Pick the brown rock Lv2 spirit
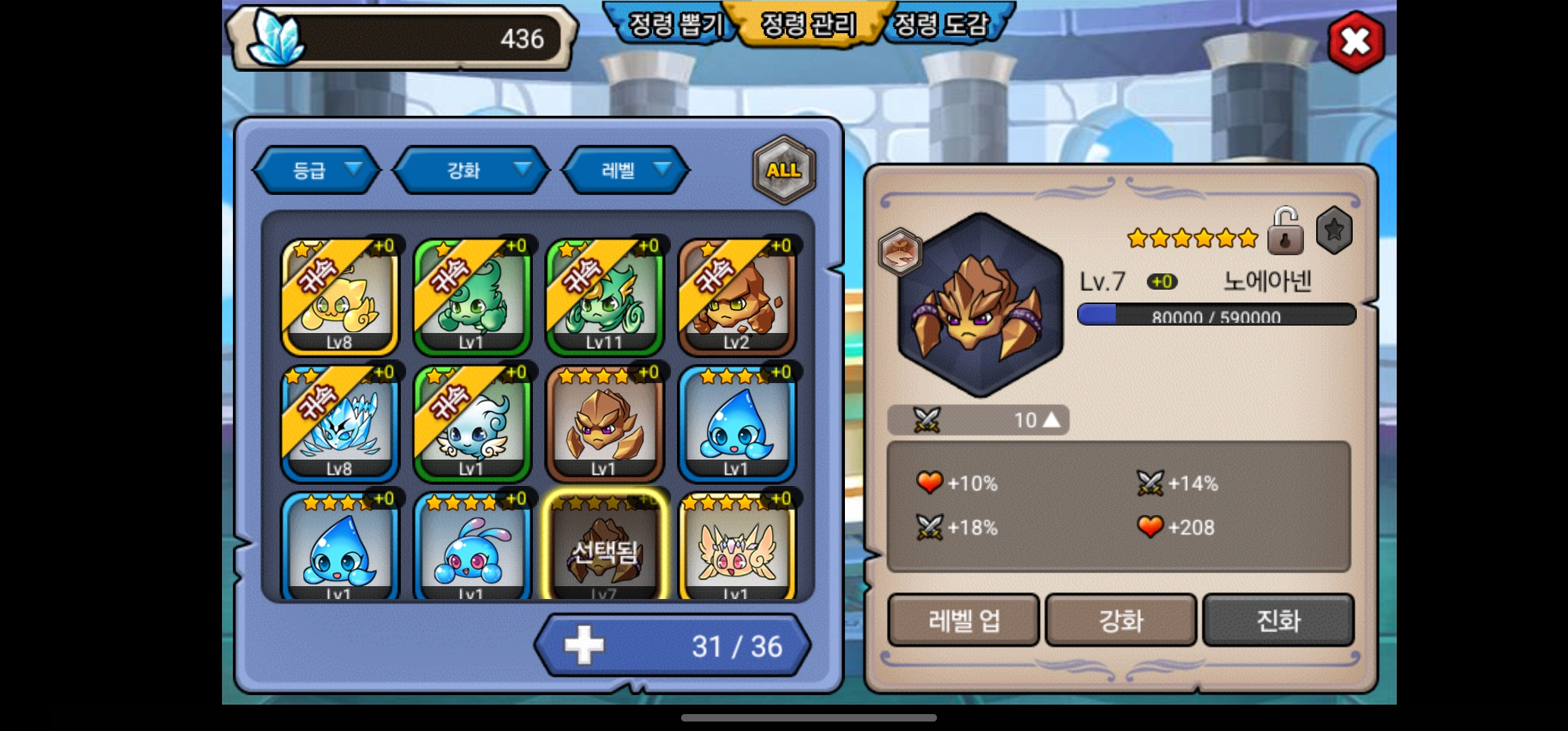Image resolution: width=1568 pixels, height=731 pixels. 737,297
